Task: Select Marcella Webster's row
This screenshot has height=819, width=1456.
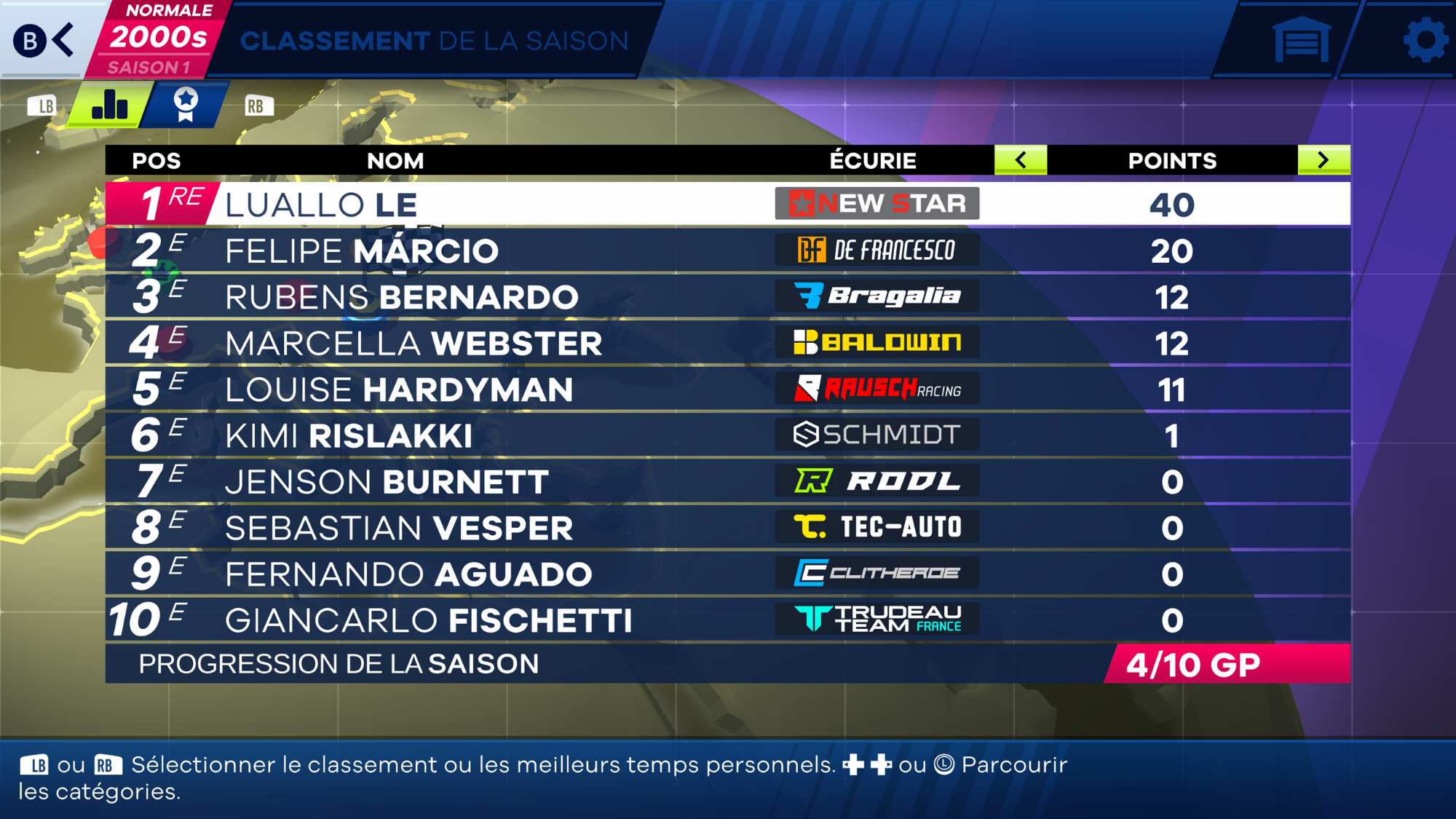Action: click(x=728, y=343)
